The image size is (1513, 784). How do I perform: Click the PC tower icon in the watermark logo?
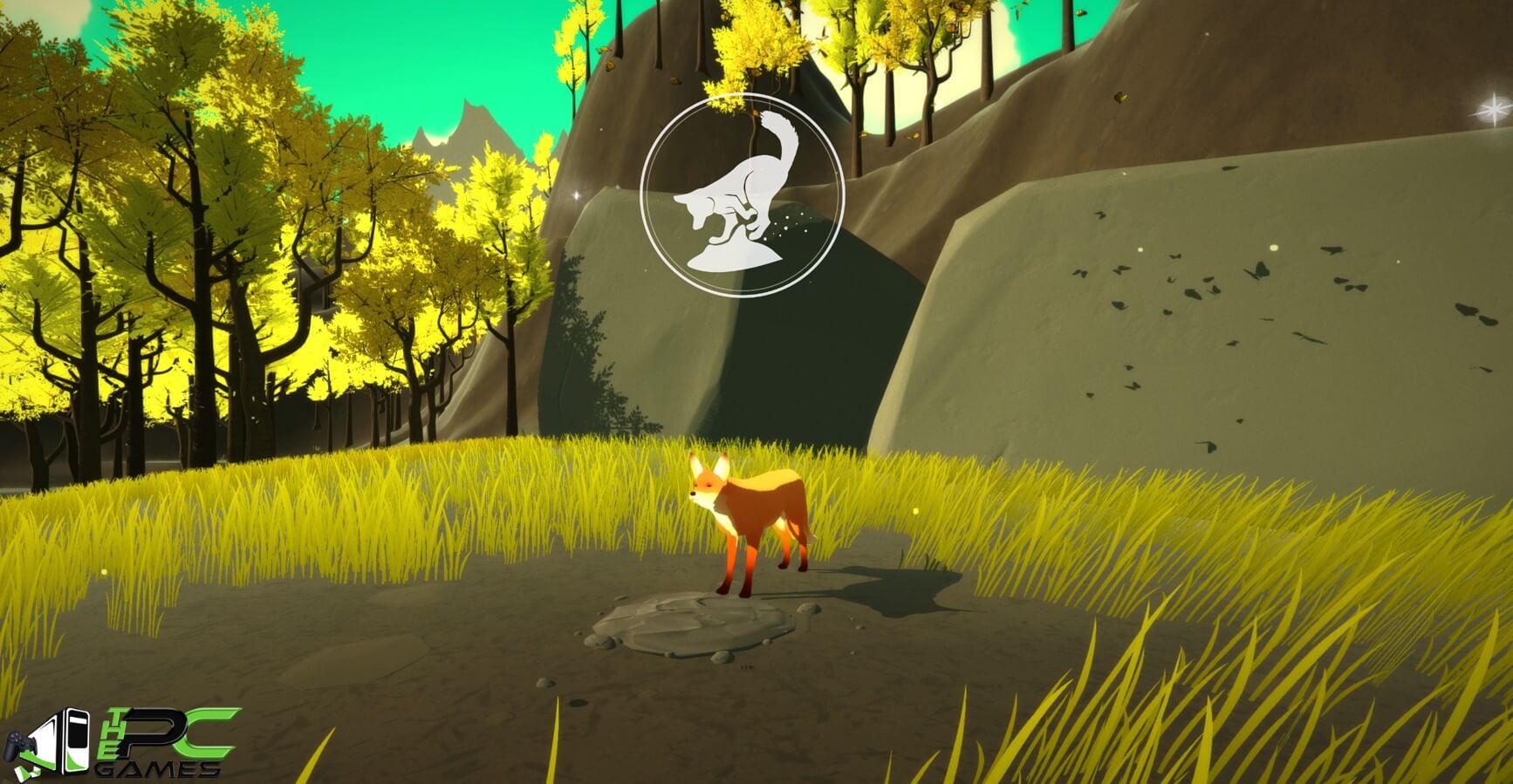tap(75, 740)
